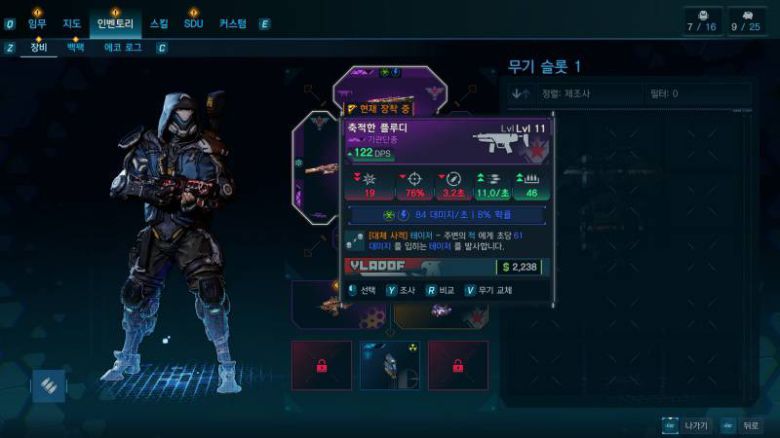Image resolution: width=780 pixels, height=438 pixels.
Task: Select the equipped weapon slot at top
Action: click(x=390, y=85)
